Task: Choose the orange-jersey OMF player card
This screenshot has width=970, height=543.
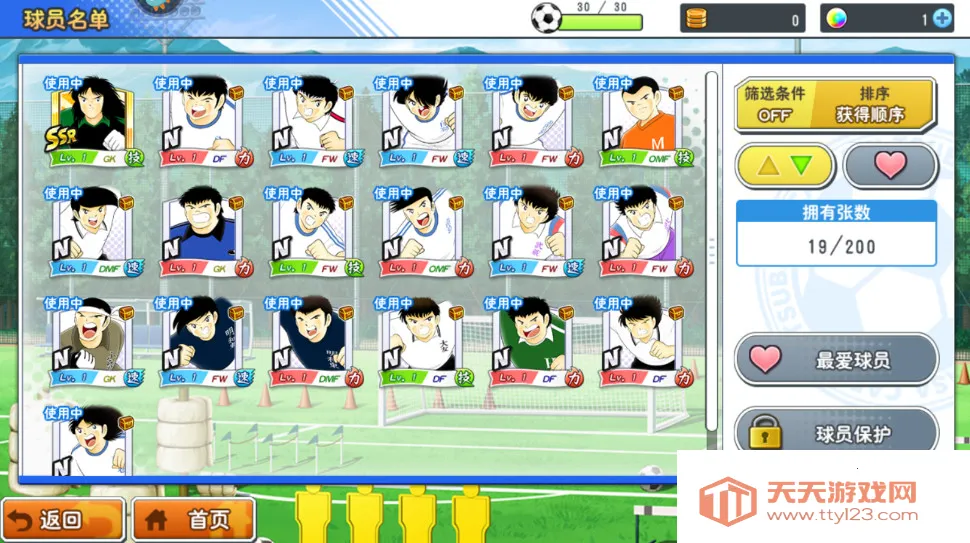Action: click(x=639, y=123)
